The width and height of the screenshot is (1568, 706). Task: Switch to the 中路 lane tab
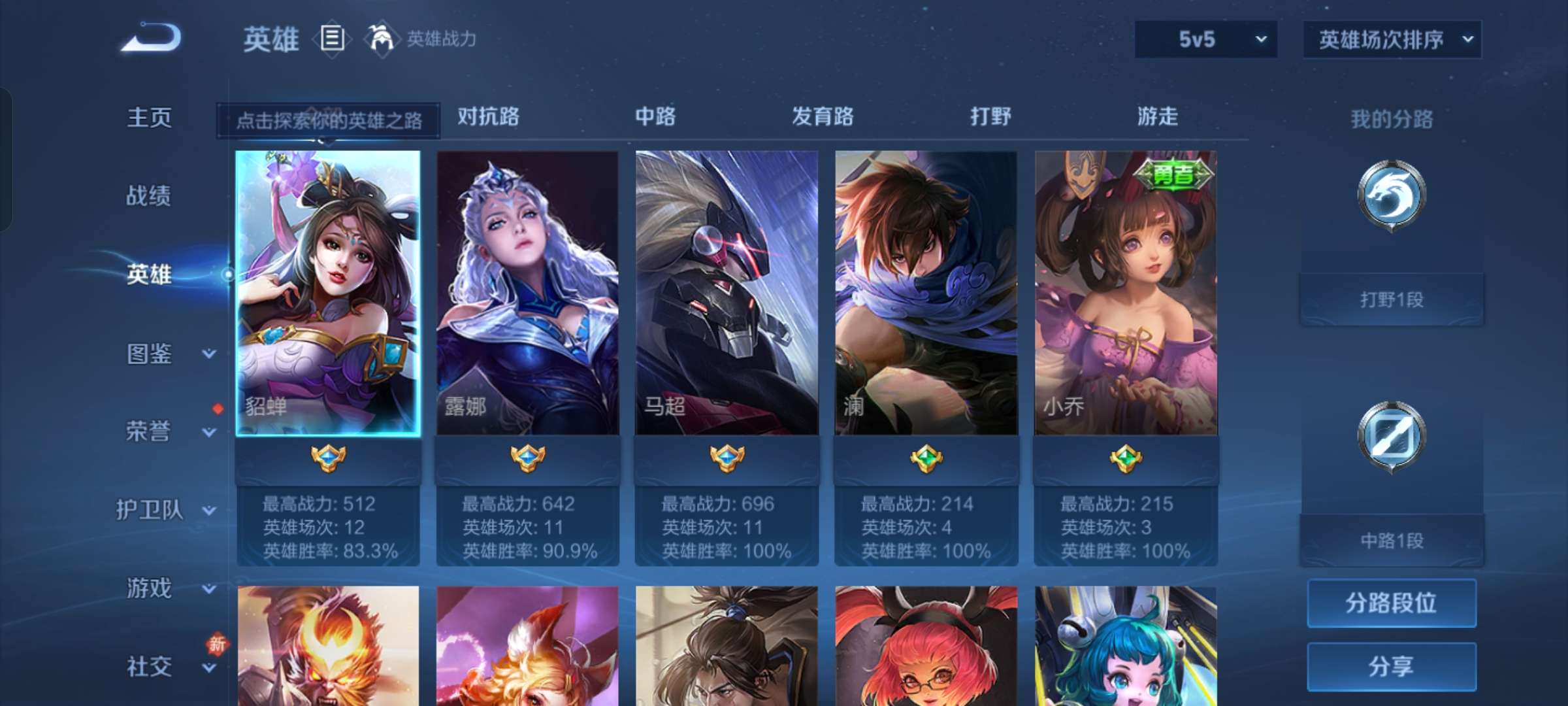tap(655, 118)
